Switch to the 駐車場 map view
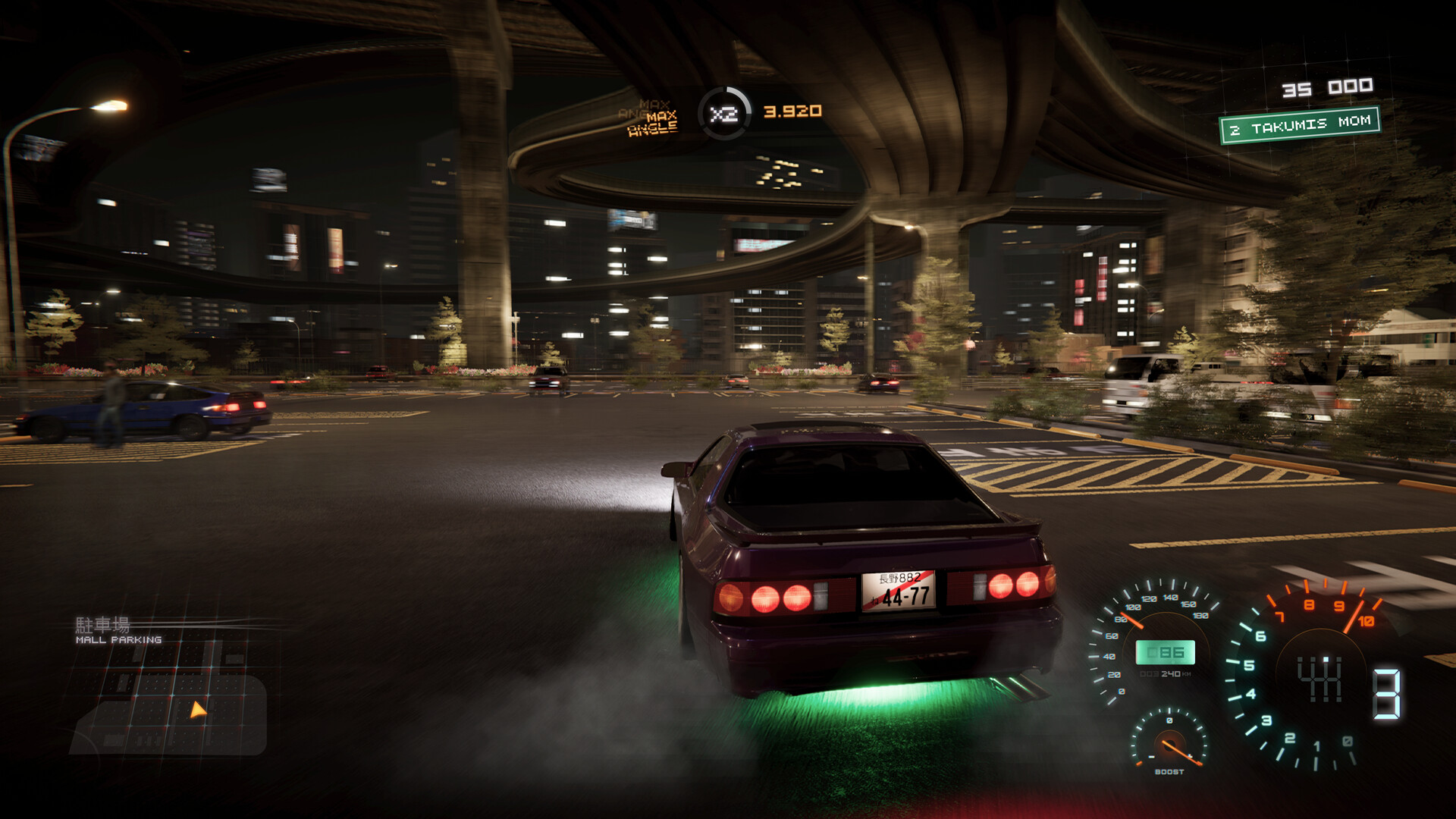 click(x=102, y=625)
